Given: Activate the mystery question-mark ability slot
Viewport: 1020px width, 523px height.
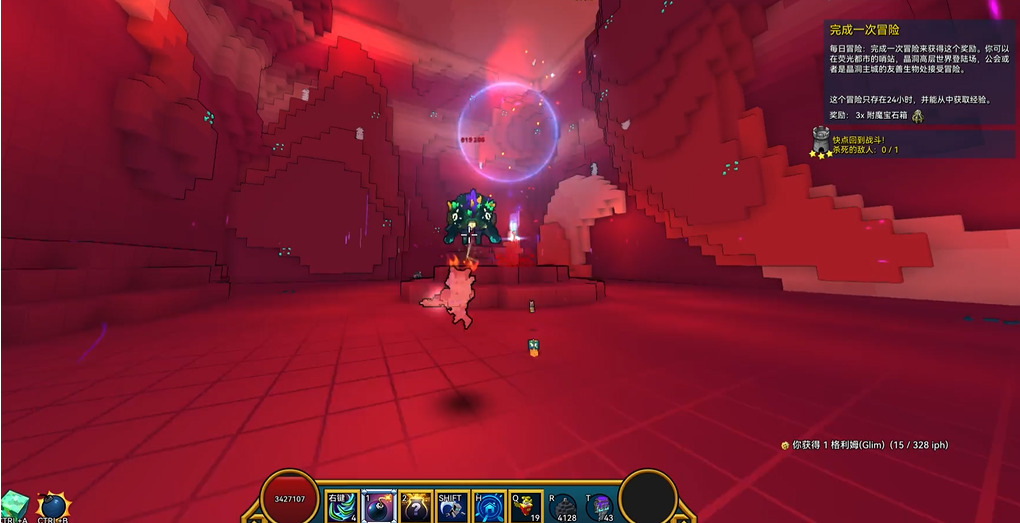Looking at the screenshot, I should [x=415, y=507].
